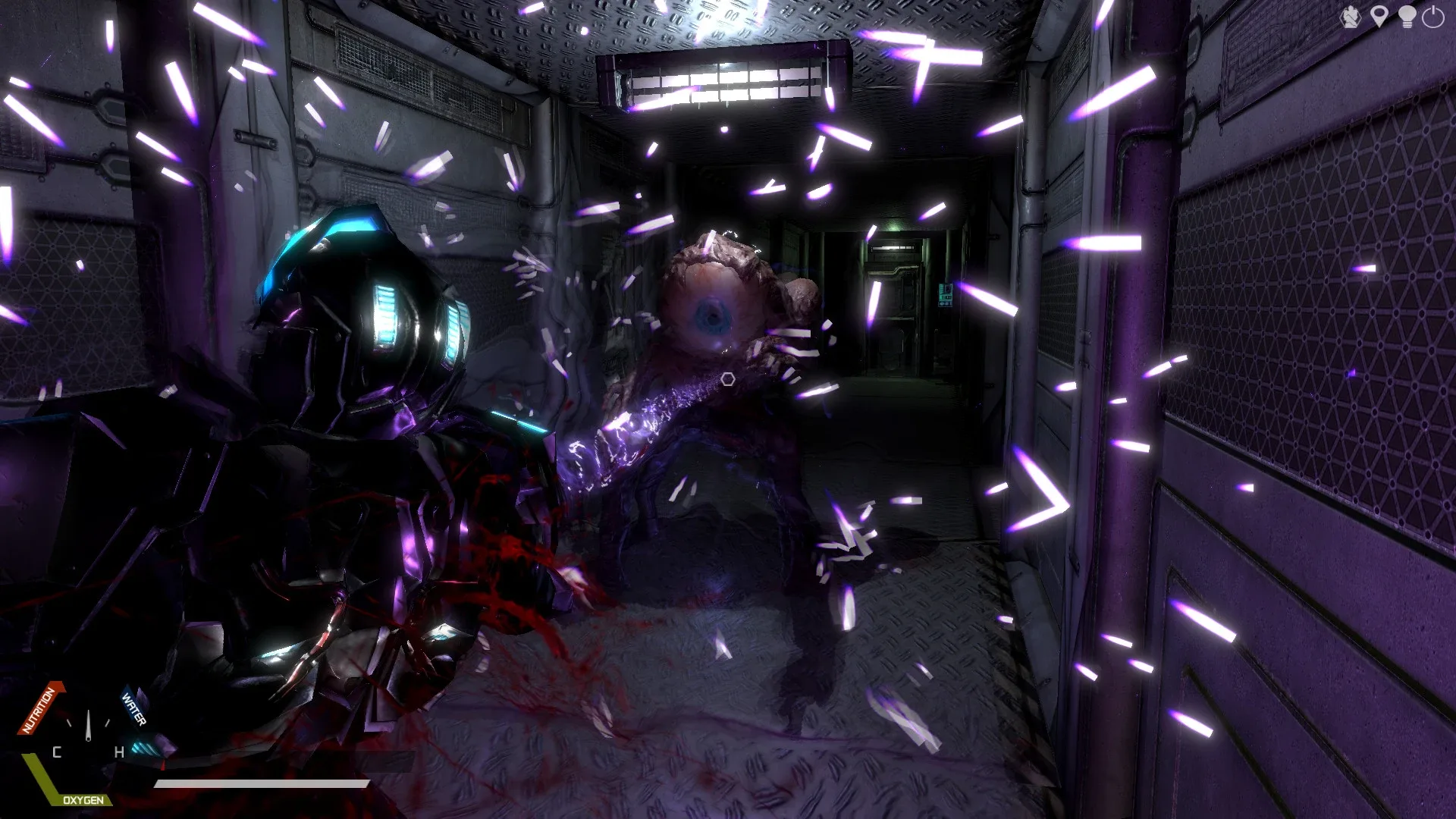The width and height of the screenshot is (1456, 819).
Task: Click the C cold marker on the gauge
Action: coord(56,752)
